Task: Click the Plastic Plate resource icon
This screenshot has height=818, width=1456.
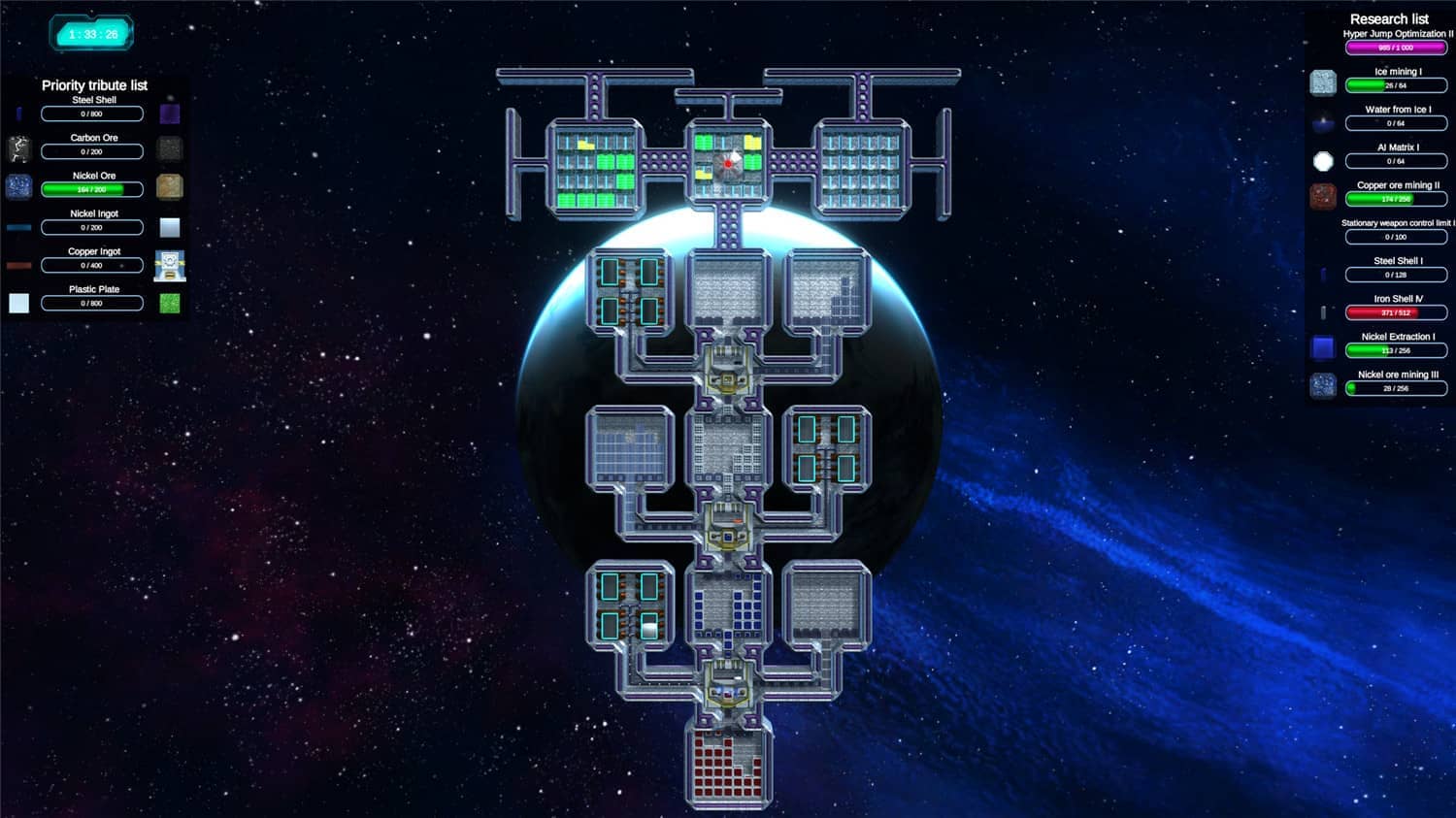Action: (x=19, y=303)
